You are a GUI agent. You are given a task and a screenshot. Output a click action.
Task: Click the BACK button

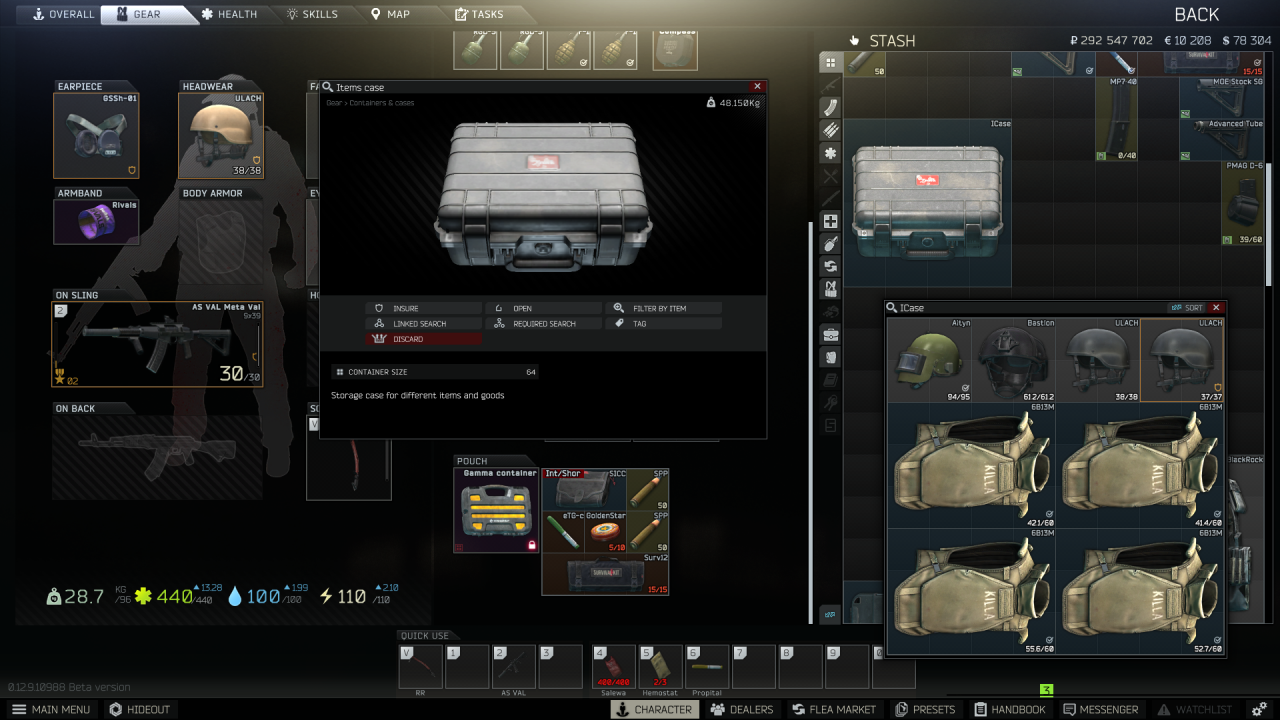(1196, 14)
